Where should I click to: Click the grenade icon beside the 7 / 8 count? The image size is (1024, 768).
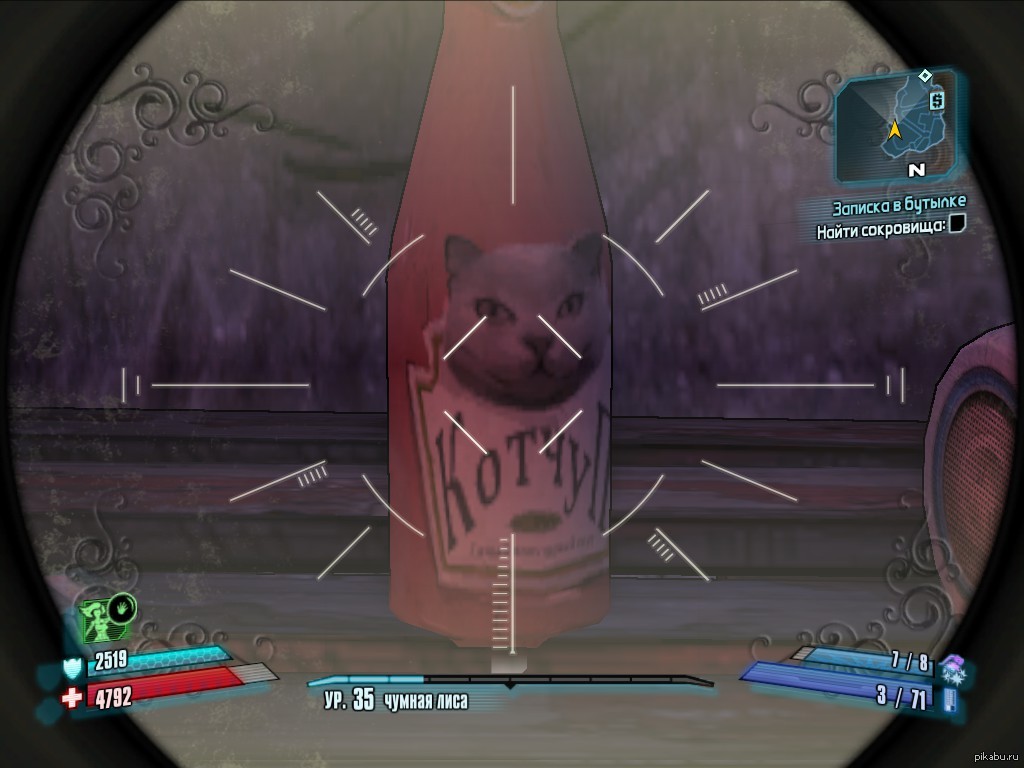pos(951,663)
